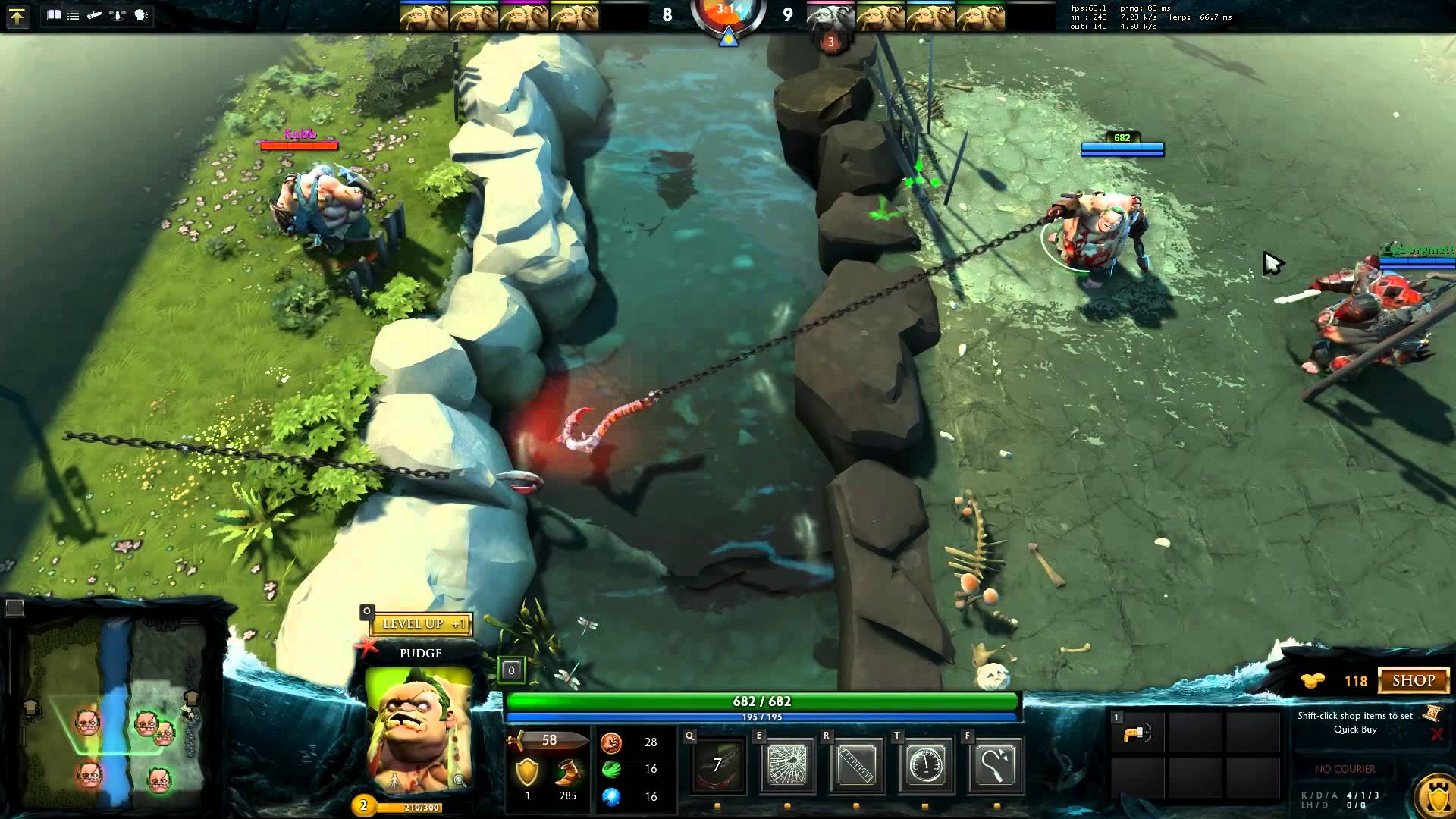
Task: Open the Shop
Action: (1413, 680)
